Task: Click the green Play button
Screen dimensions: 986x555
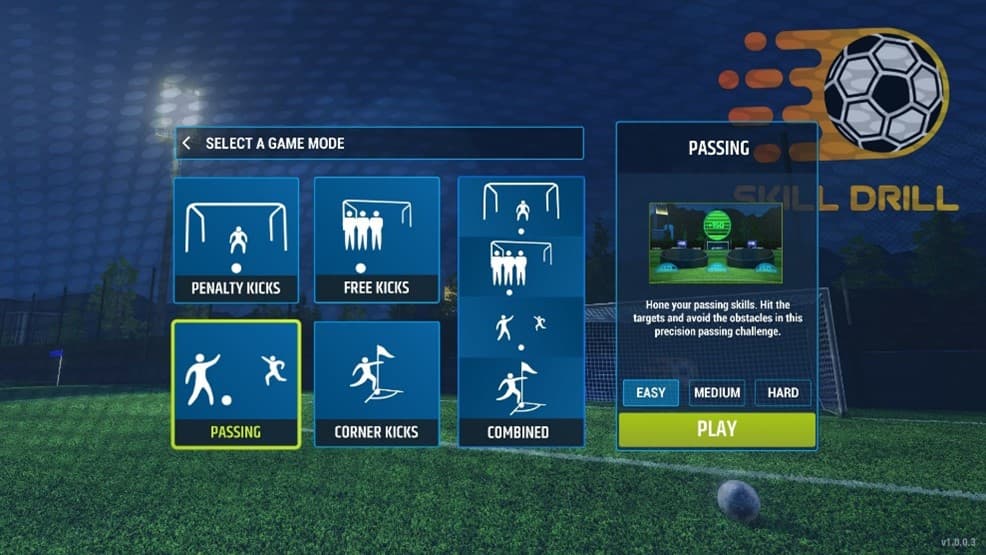Action: (716, 429)
